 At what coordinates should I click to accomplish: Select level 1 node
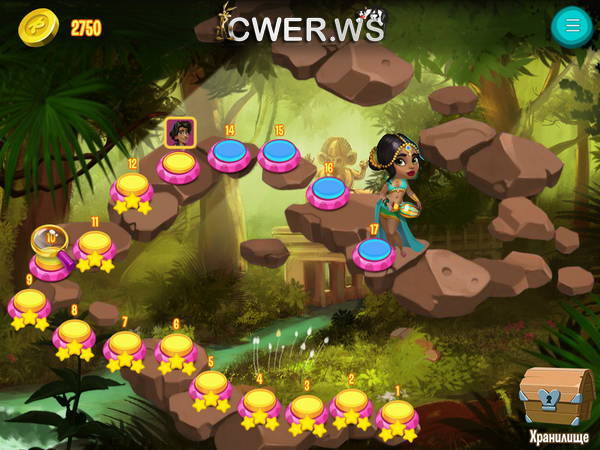[397, 413]
